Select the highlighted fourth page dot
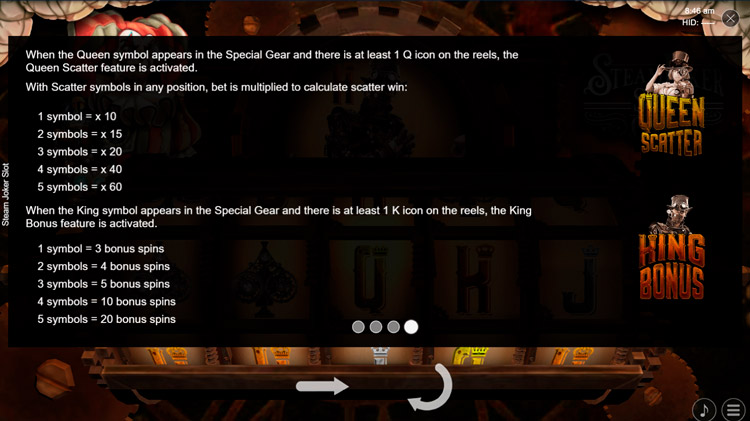Viewport: 750px width, 421px height. pyautogui.click(x=411, y=327)
